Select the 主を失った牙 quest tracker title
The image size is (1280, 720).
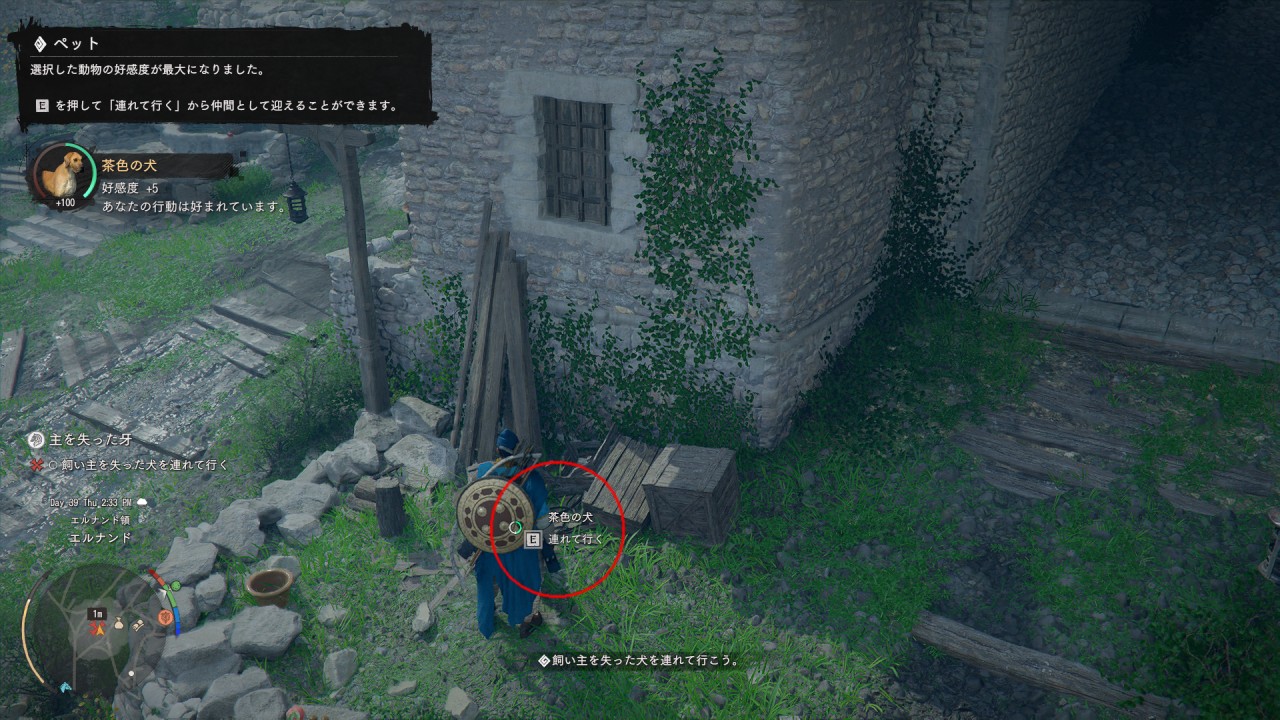(x=83, y=438)
